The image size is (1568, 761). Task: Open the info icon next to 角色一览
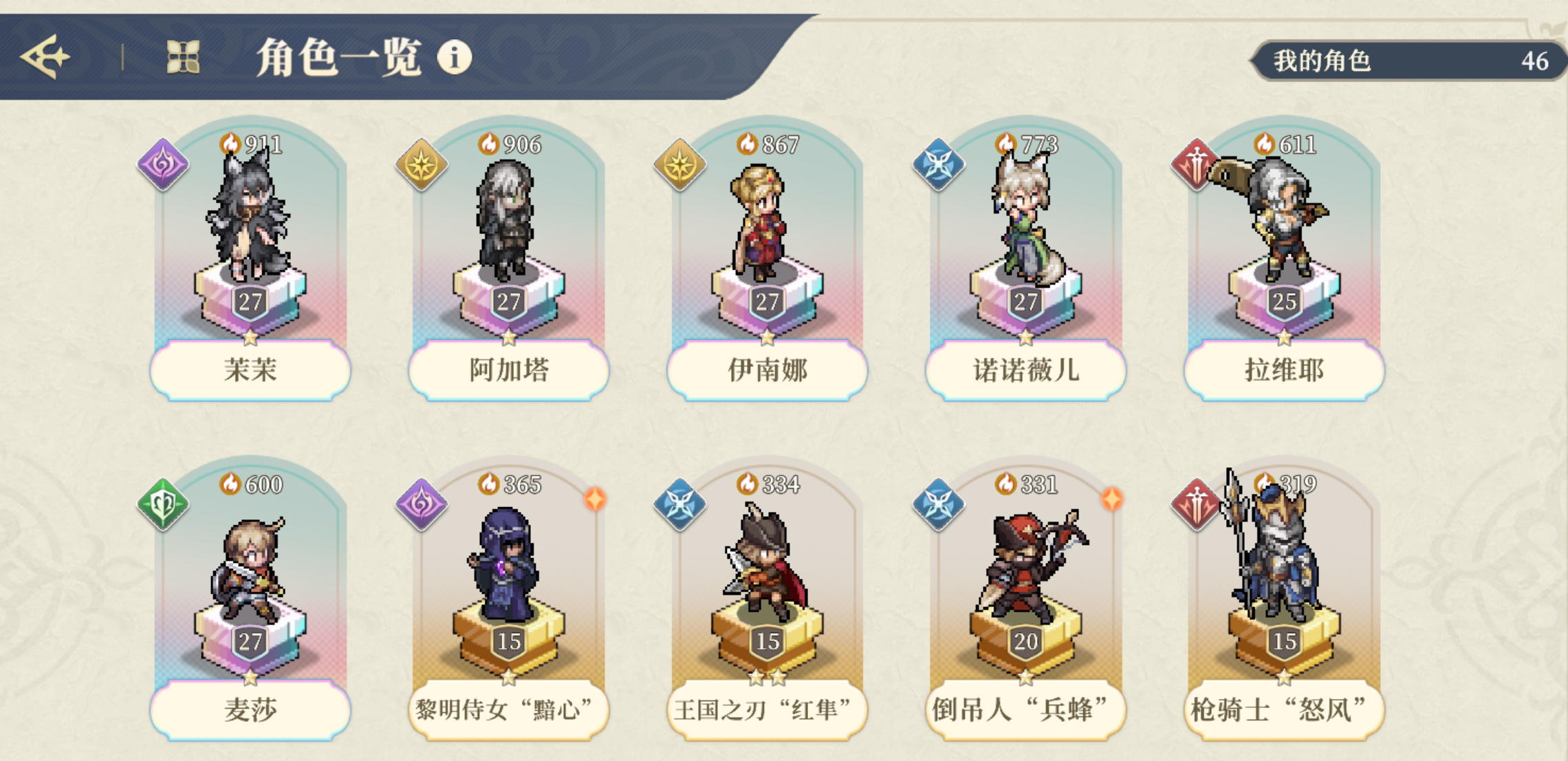click(x=453, y=61)
